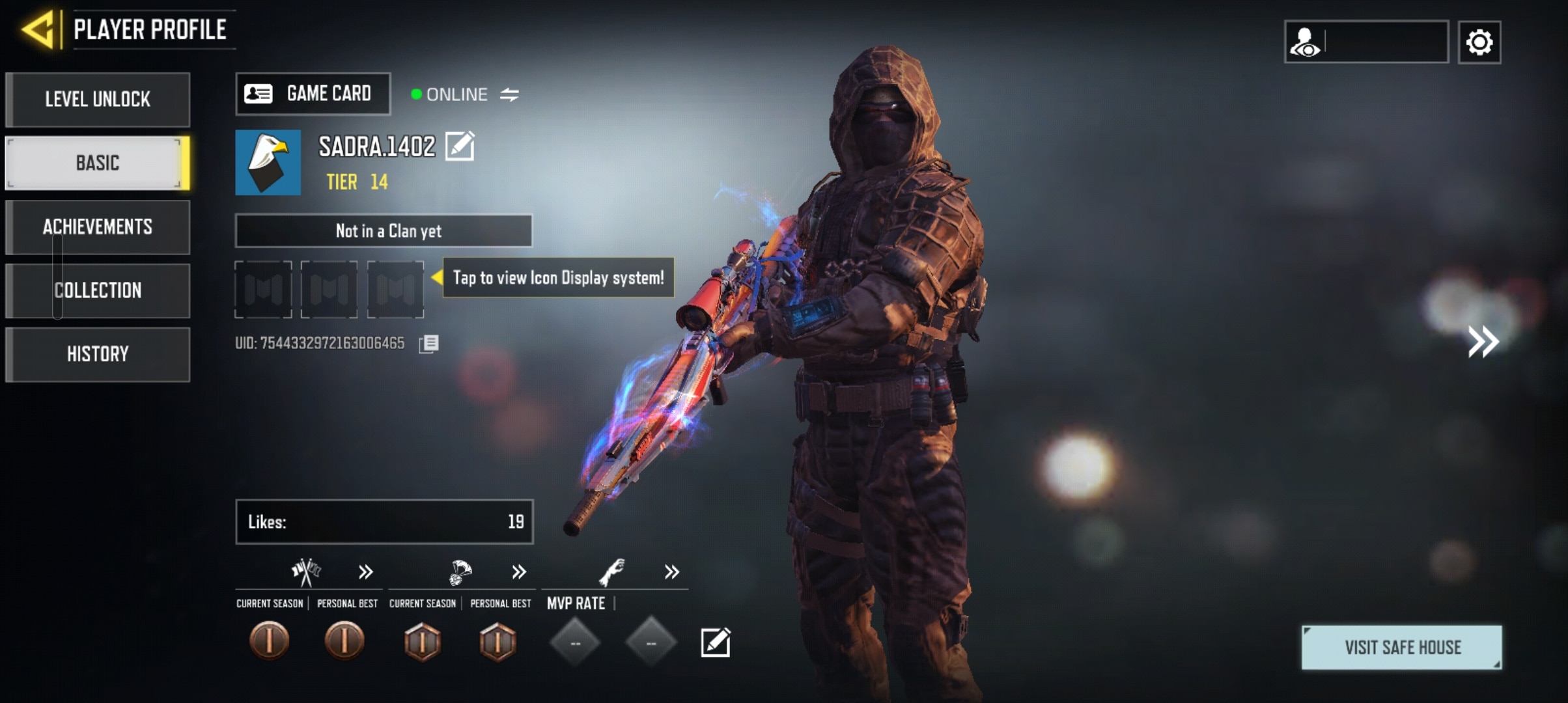Viewport: 1568px width, 703px height.
Task: Expand the MVP Rate stats arrow
Action: pos(672,572)
